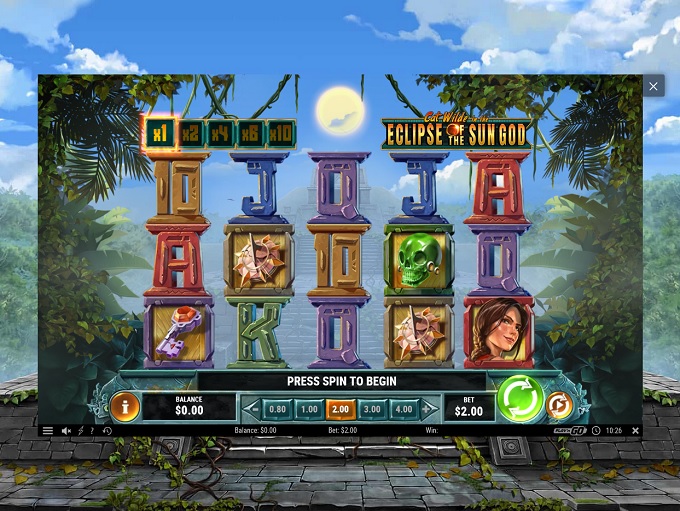Close the game overlay window
The width and height of the screenshot is (680, 511).
pos(653,87)
